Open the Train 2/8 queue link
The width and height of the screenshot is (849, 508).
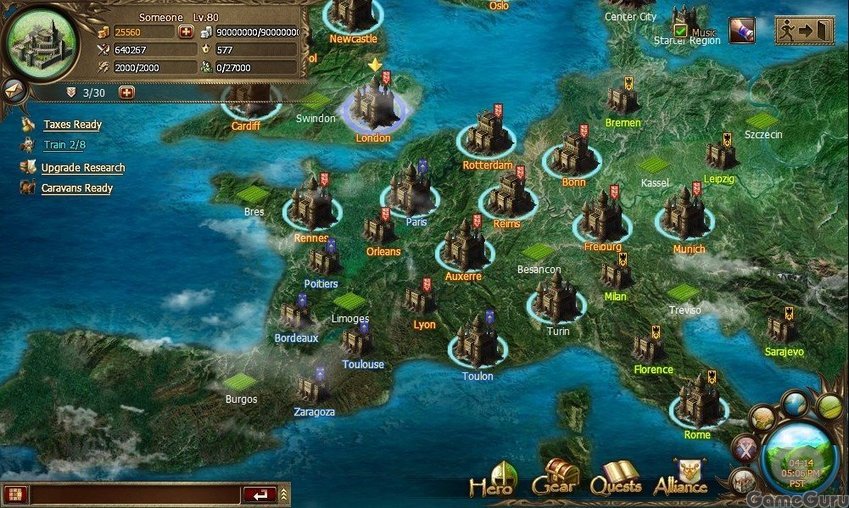tap(64, 146)
